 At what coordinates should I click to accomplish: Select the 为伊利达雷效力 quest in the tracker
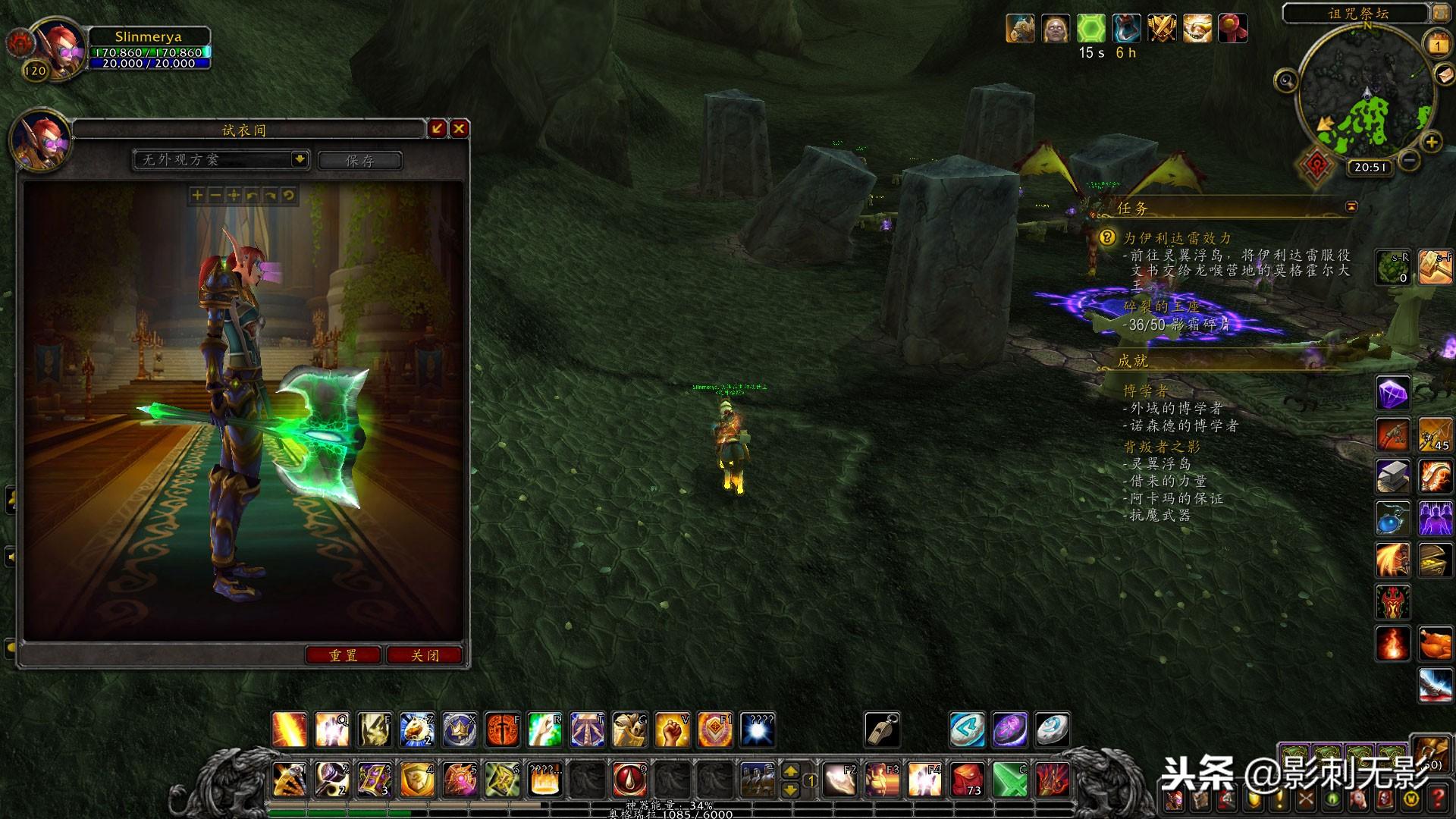tap(1177, 238)
